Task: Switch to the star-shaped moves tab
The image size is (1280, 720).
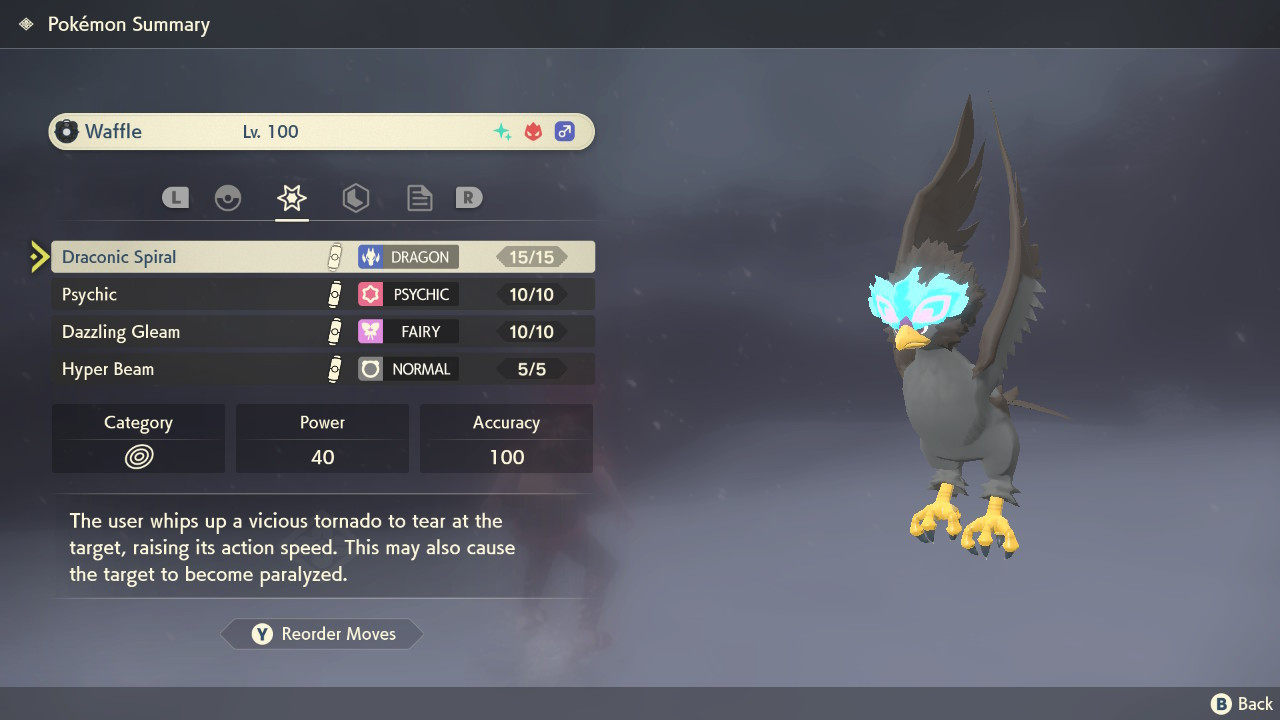Action: click(291, 197)
